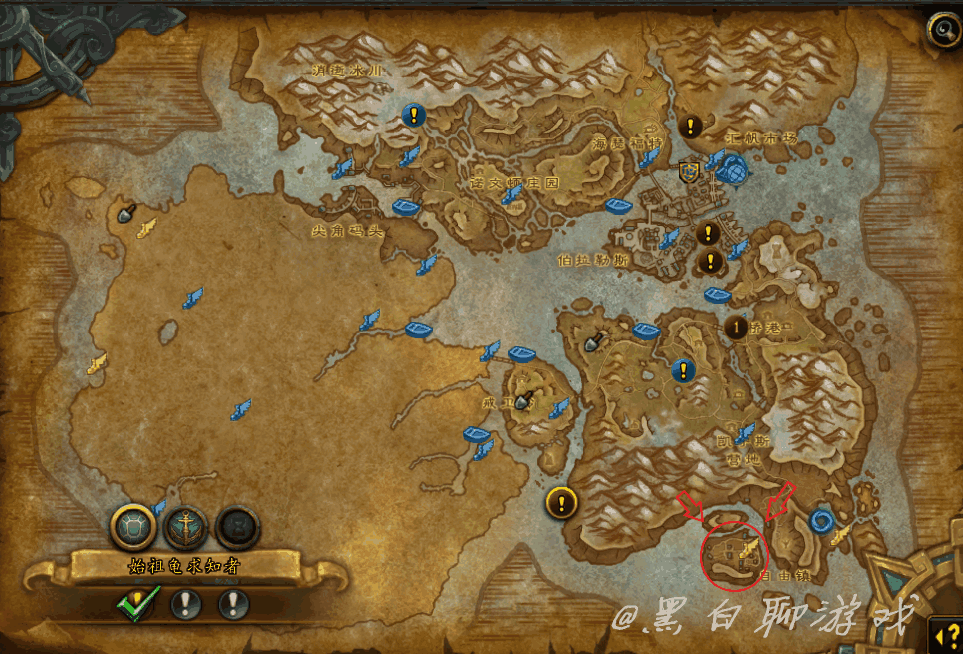
Task: Open the magnifying glass map filter
Action: [943, 30]
